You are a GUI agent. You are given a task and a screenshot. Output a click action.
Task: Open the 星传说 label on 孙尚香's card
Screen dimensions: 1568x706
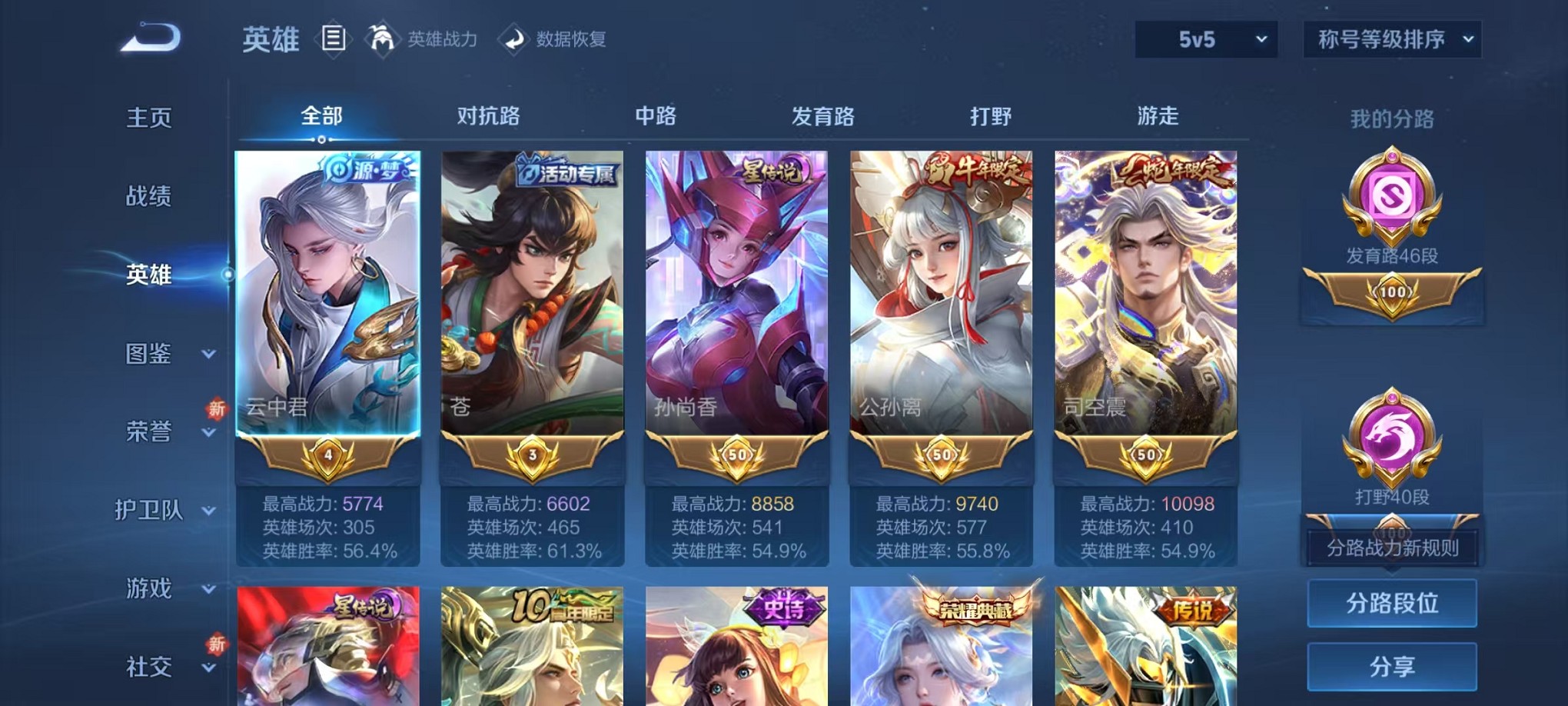point(772,171)
